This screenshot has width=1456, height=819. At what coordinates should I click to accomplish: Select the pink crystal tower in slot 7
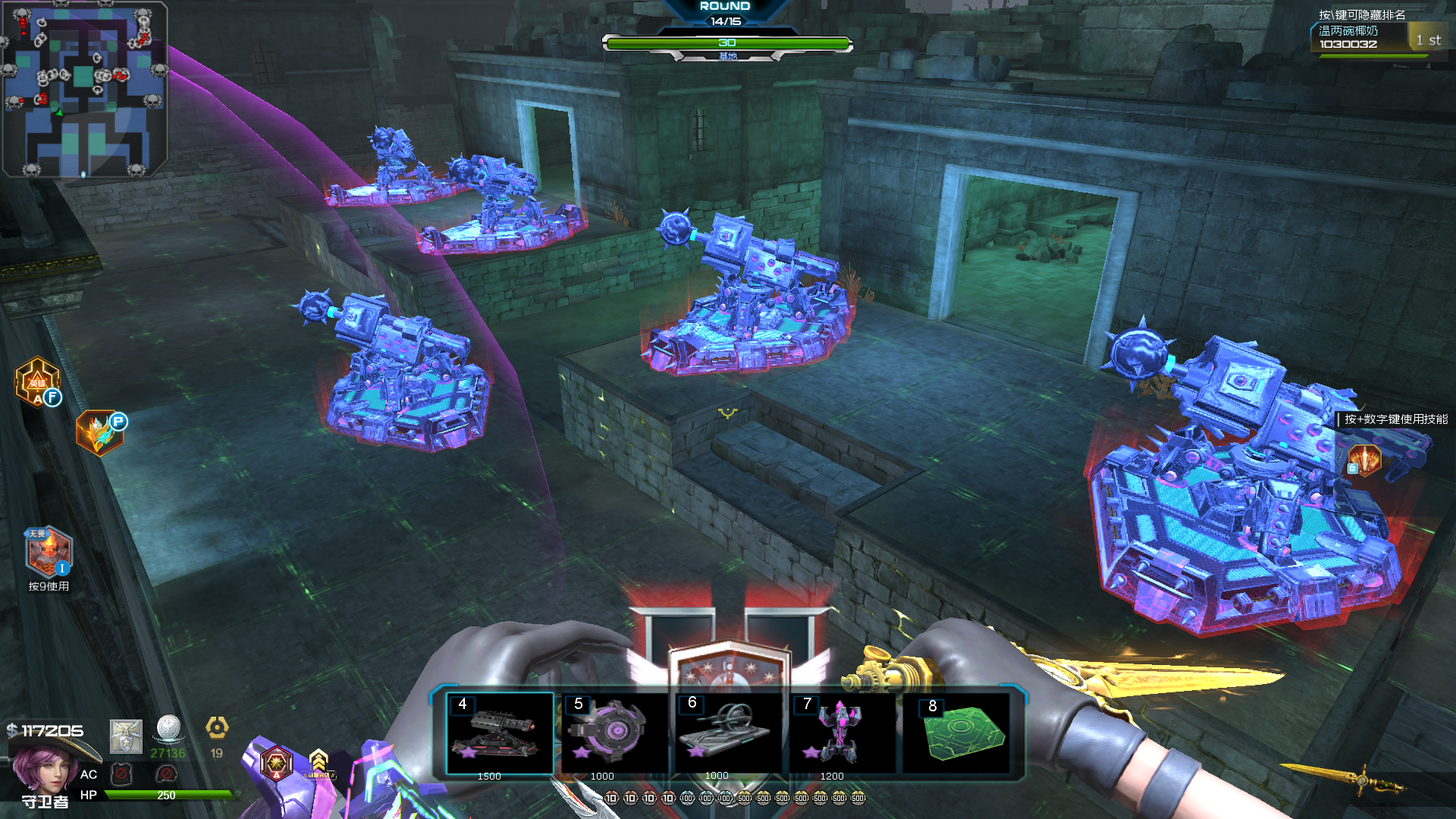[842, 733]
